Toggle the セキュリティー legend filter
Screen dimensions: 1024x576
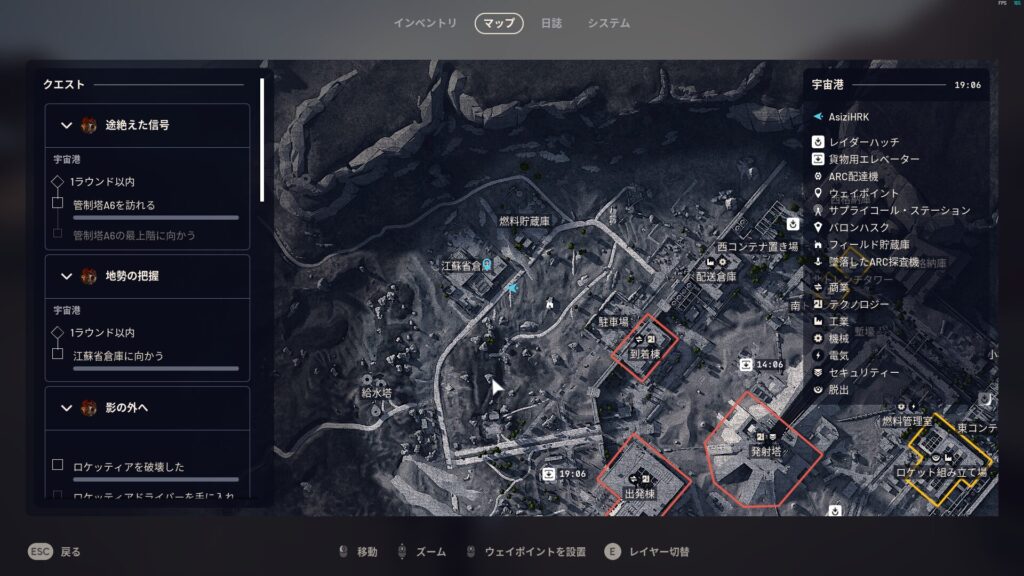pyautogui.click(x=864, y=373)
